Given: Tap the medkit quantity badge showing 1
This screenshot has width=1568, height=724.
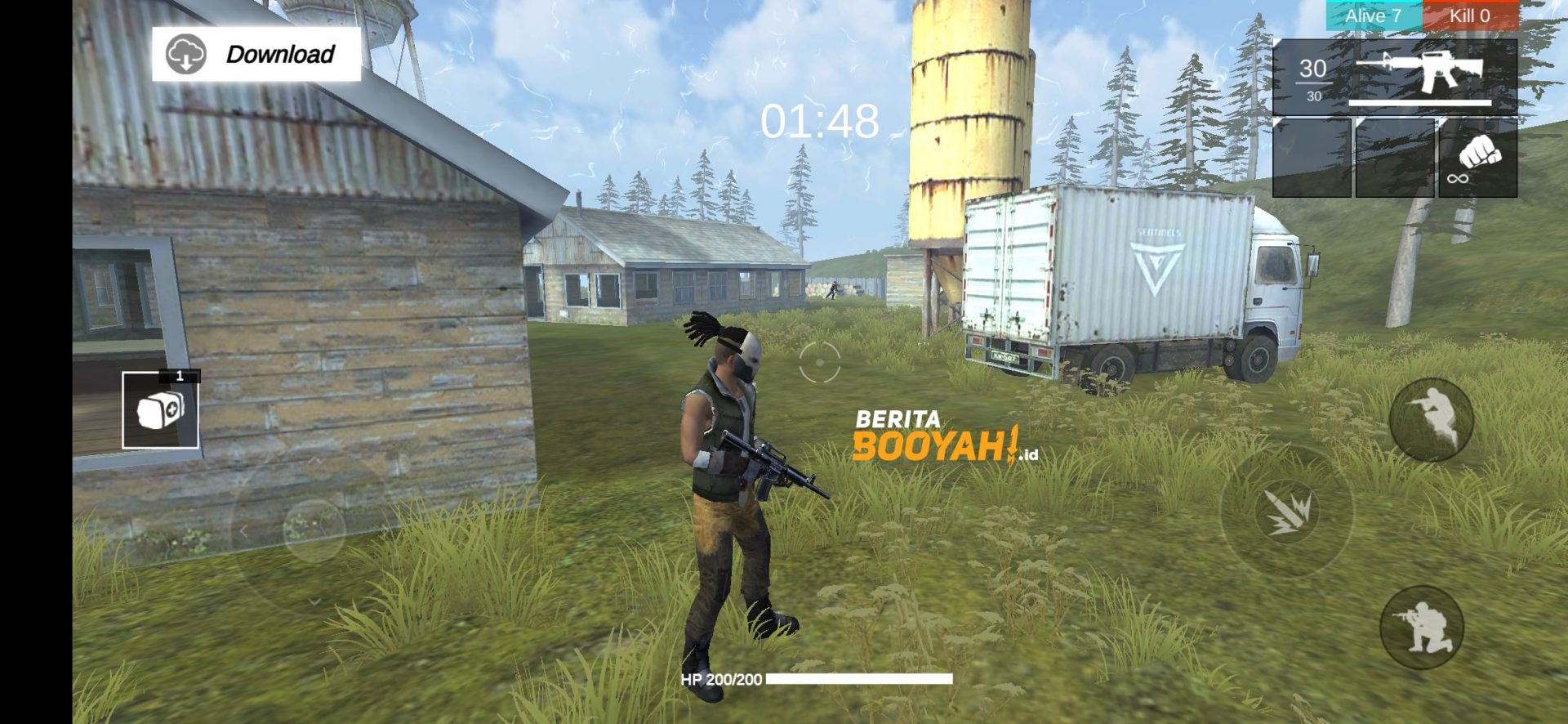Looking at the screenshot, I should pos(181,378).
